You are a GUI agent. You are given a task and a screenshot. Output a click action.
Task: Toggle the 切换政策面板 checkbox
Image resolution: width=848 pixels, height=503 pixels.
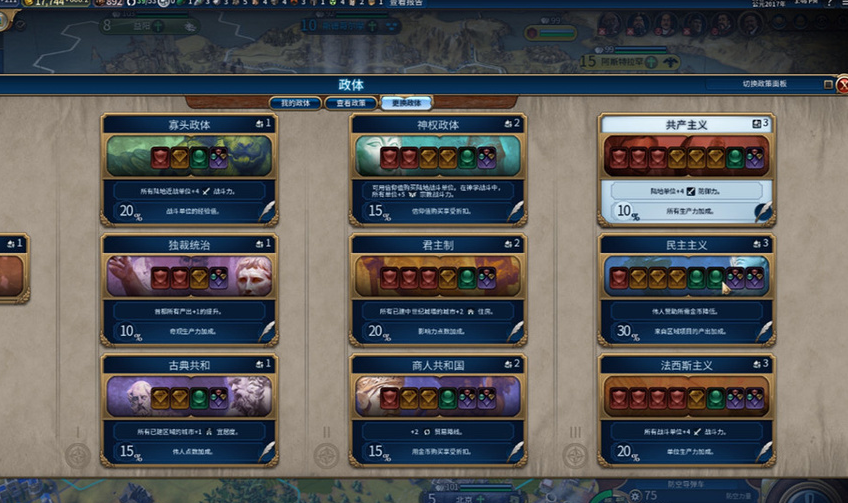pos(828,85)
